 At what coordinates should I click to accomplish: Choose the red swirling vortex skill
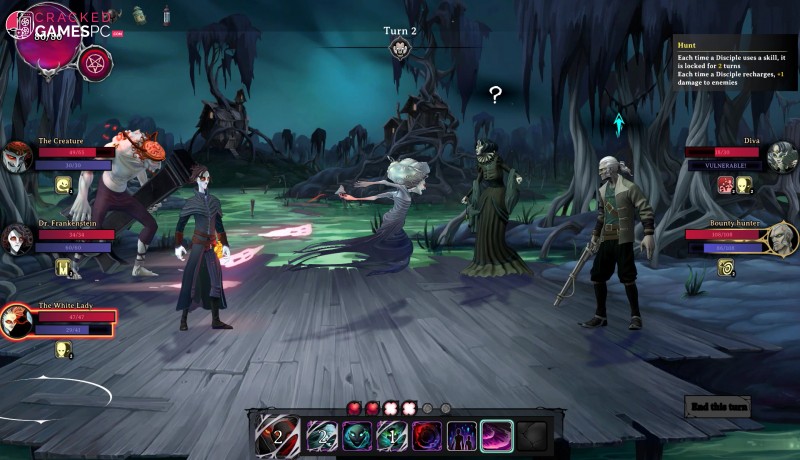coord(427,436)
